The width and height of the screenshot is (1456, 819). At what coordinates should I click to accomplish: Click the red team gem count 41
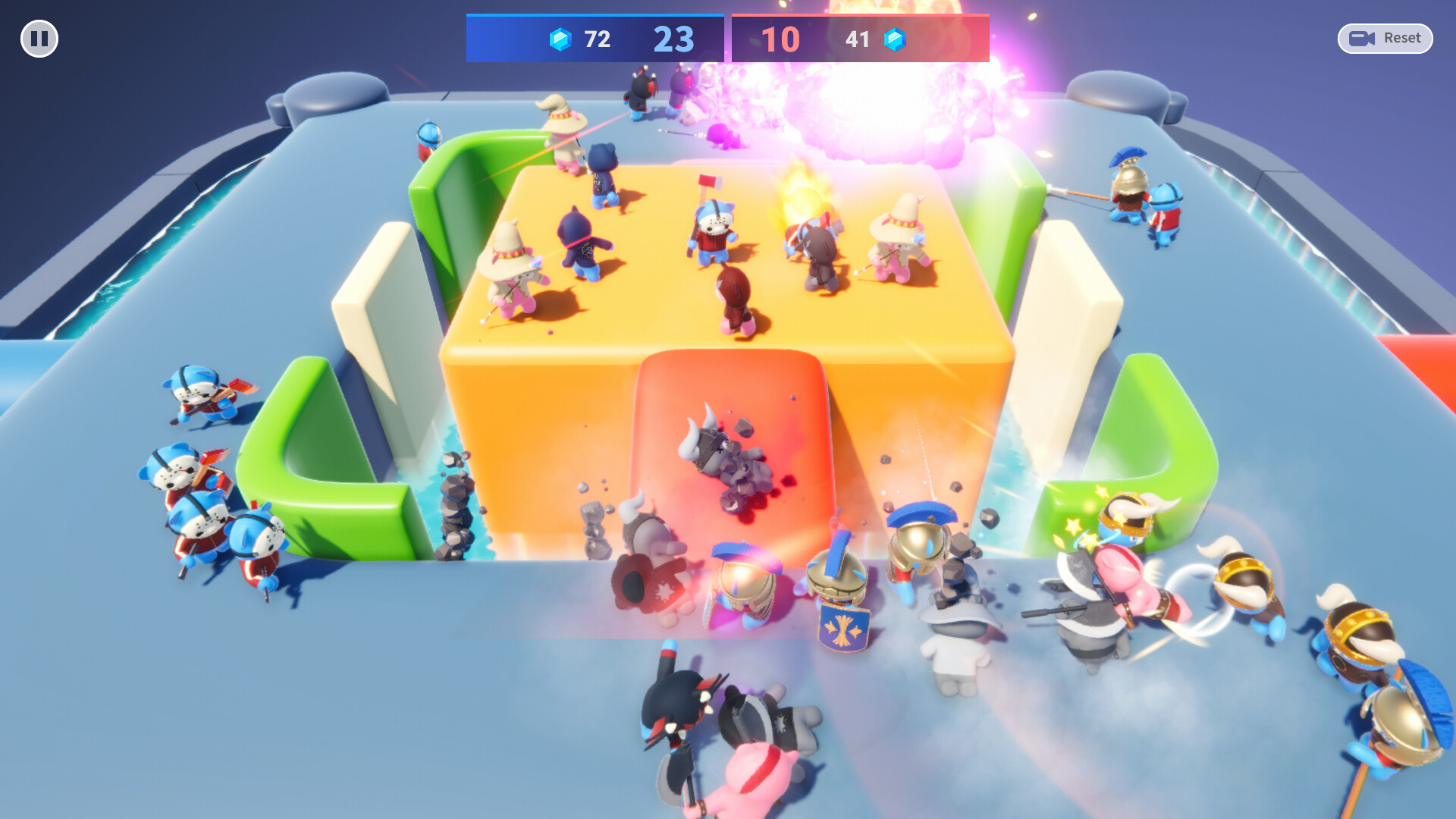pos(857,40)
